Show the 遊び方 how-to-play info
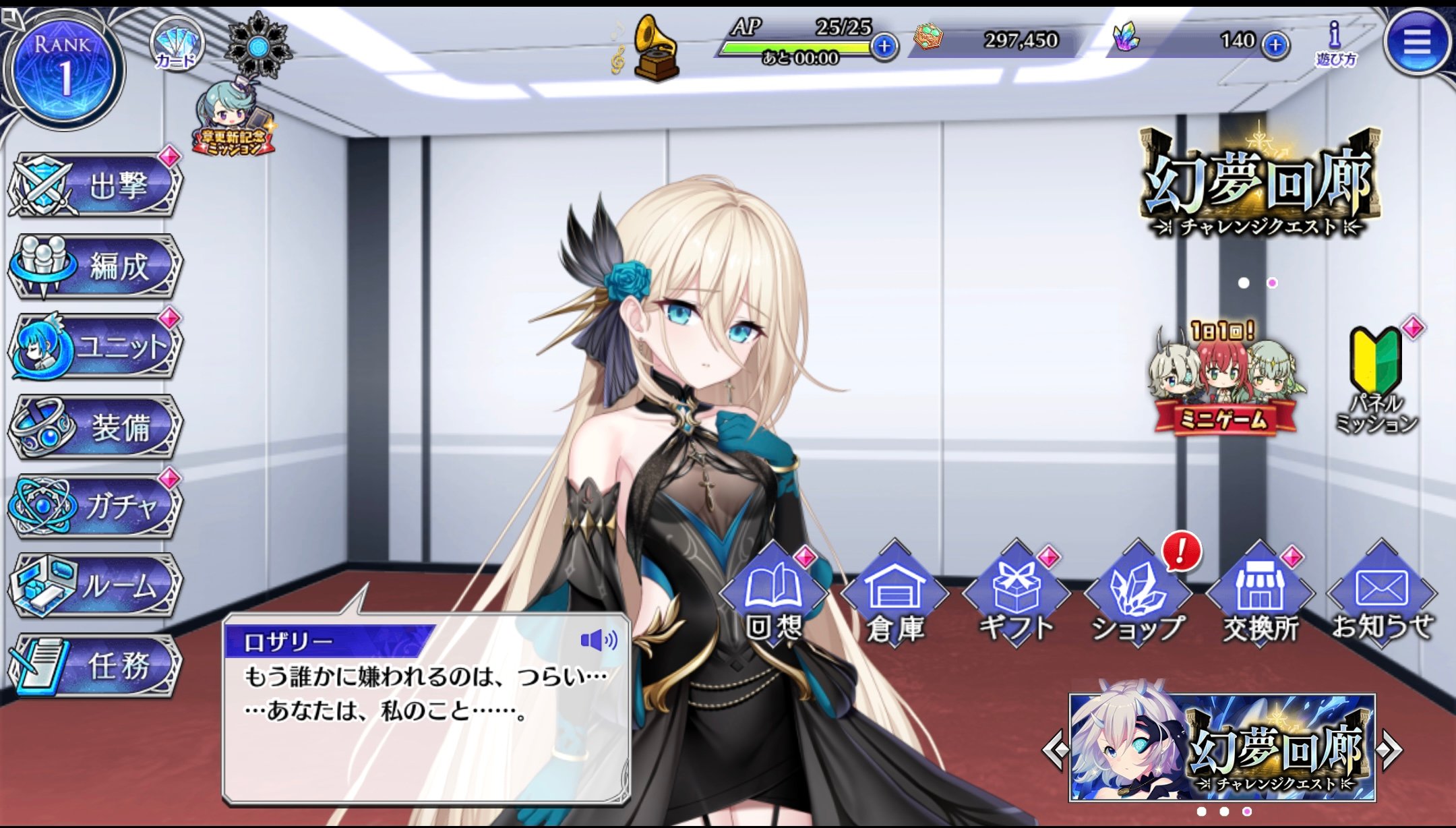This screenshot has width=1456, height=828. (x=1335, y=43)
